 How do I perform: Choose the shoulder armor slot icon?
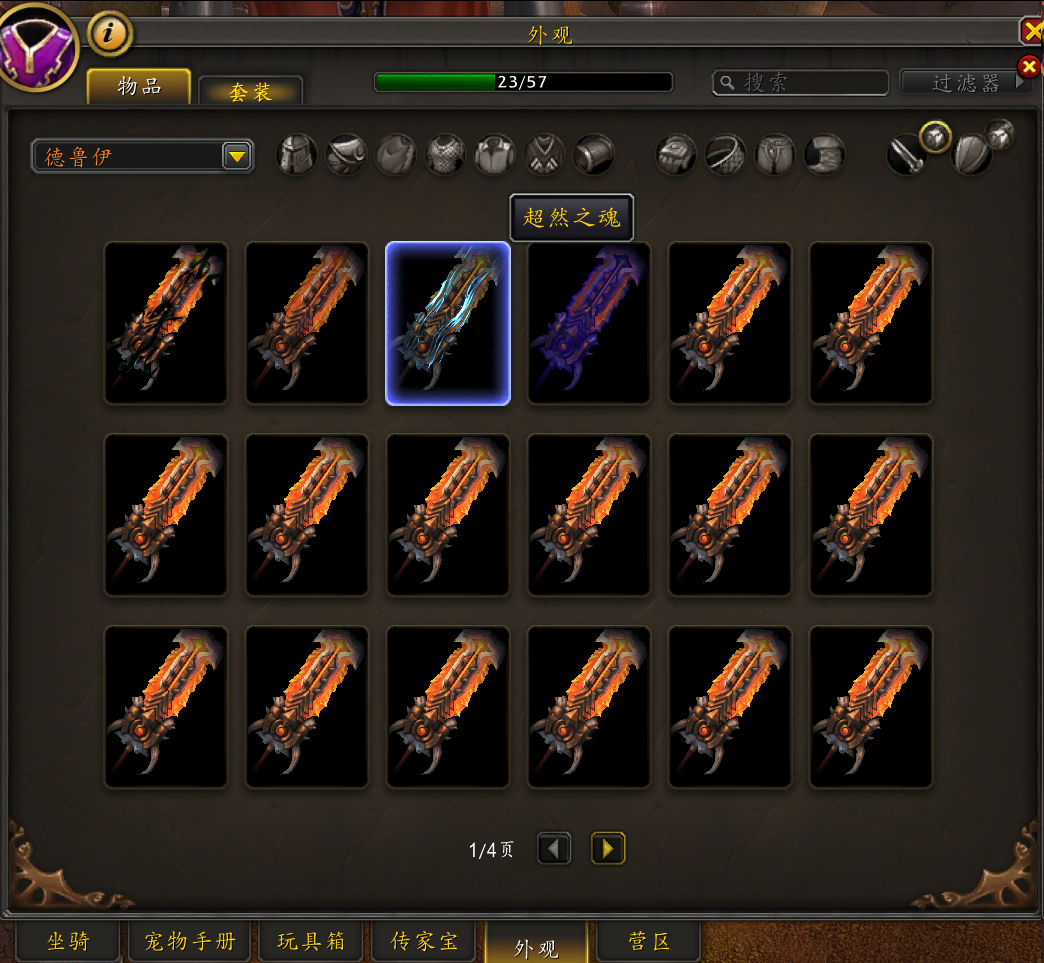(346, 155)
